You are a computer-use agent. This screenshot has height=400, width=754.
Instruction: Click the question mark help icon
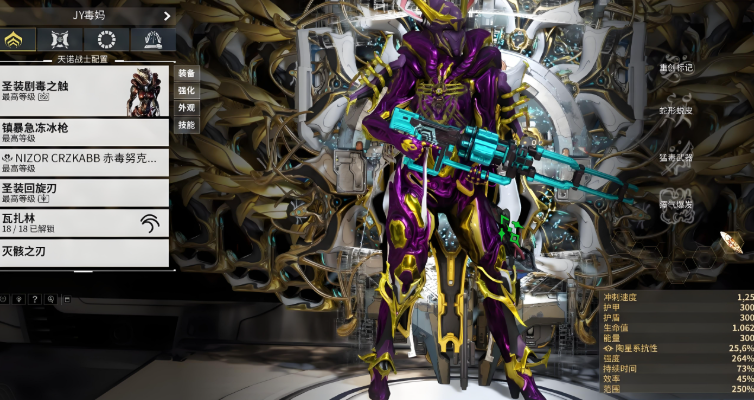coord(35,299)
